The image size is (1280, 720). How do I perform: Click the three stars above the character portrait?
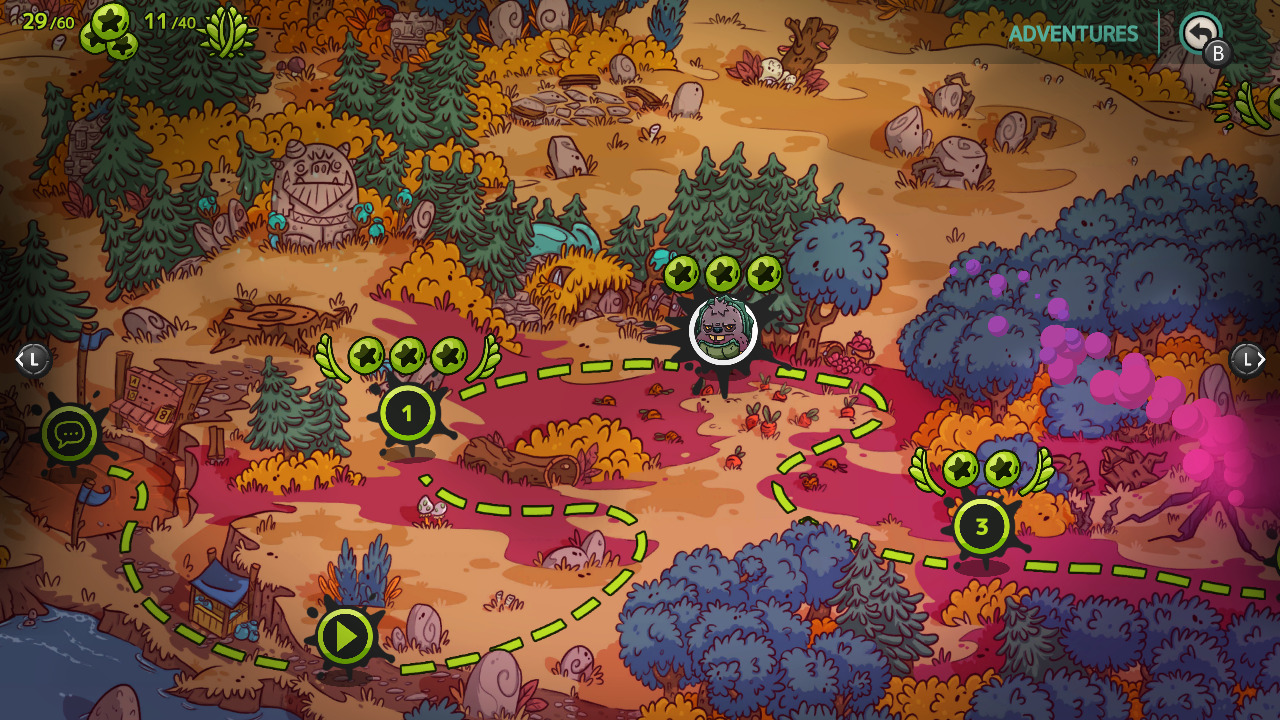click(722, 271)
